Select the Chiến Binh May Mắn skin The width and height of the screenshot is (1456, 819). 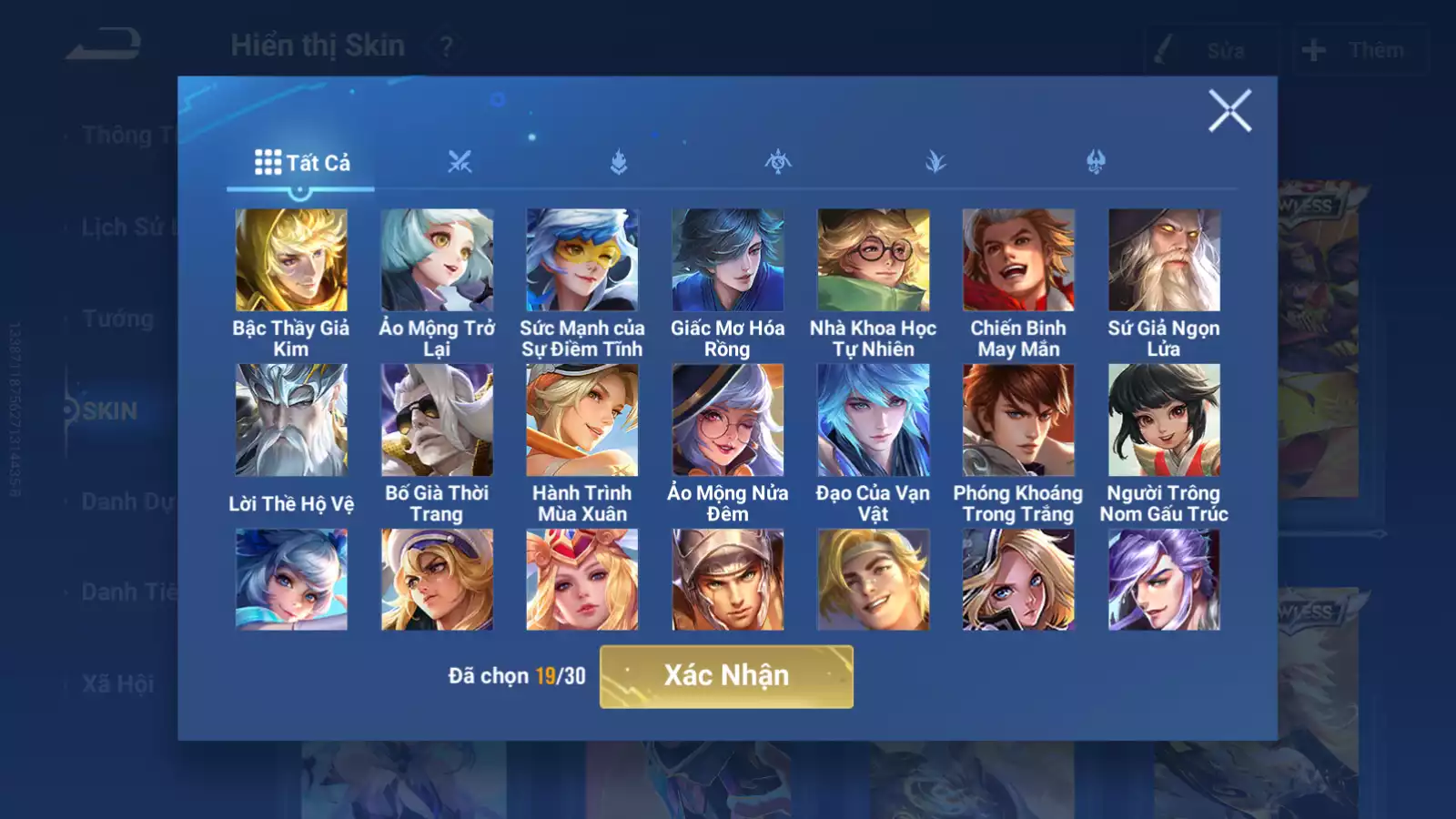[x=1018, y=260]
